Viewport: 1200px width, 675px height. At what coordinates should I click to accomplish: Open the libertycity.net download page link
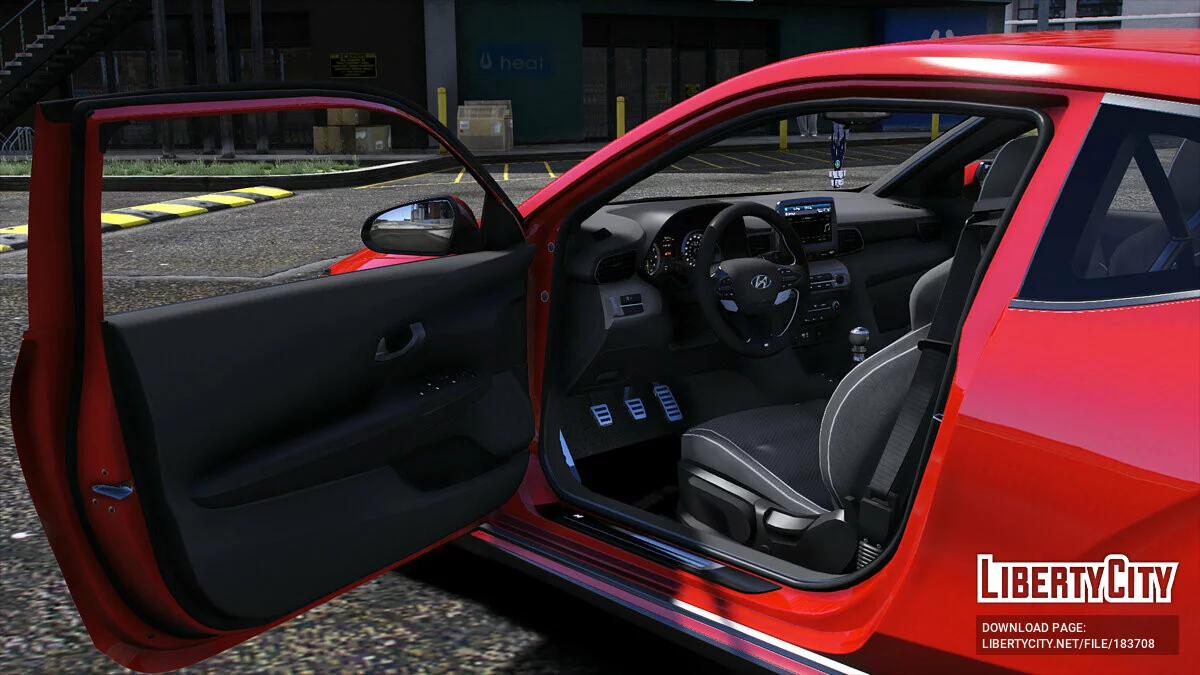(x=1068, y=643)
